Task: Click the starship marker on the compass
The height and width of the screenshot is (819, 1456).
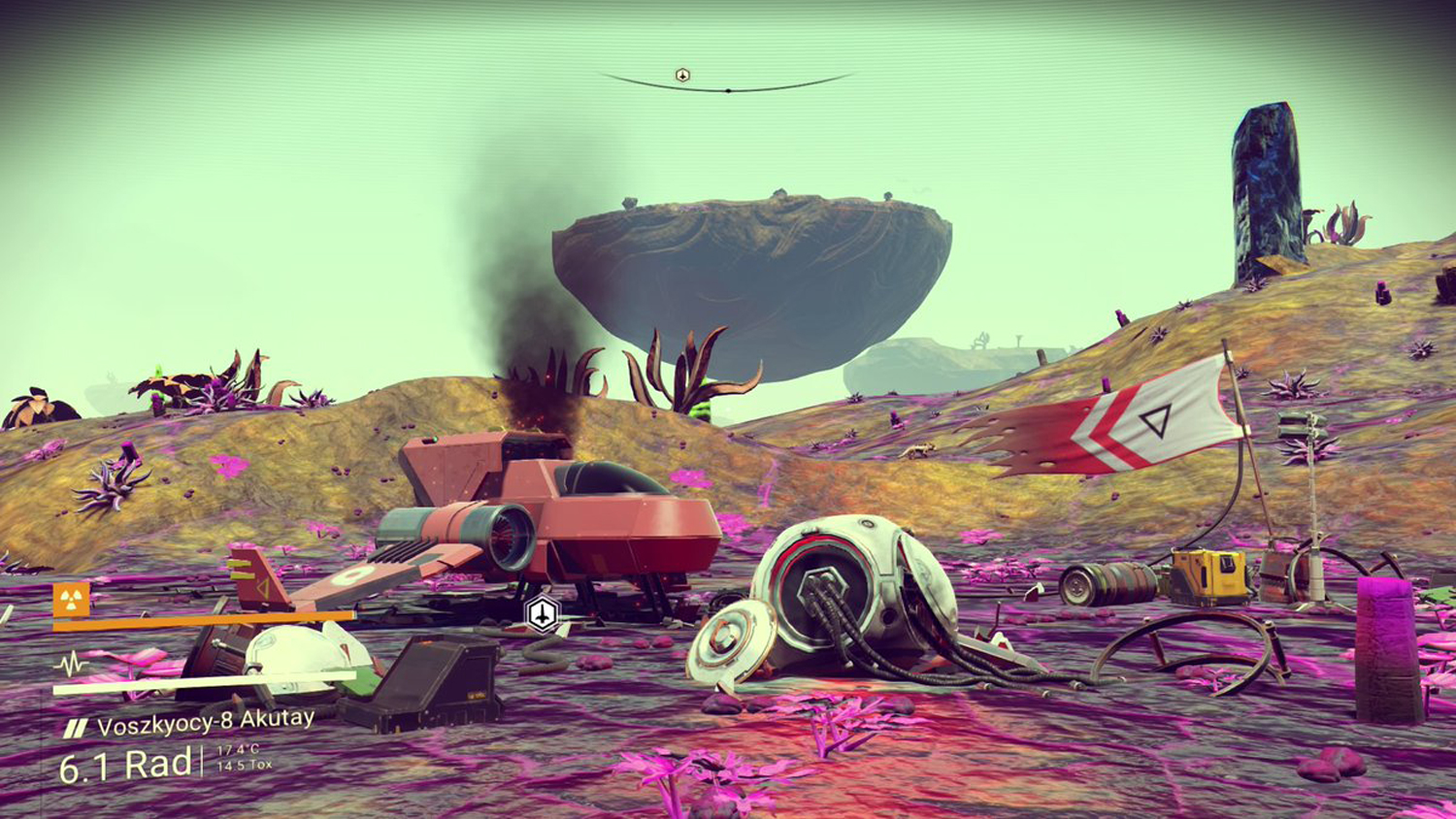Action: [x=682, y=76]
